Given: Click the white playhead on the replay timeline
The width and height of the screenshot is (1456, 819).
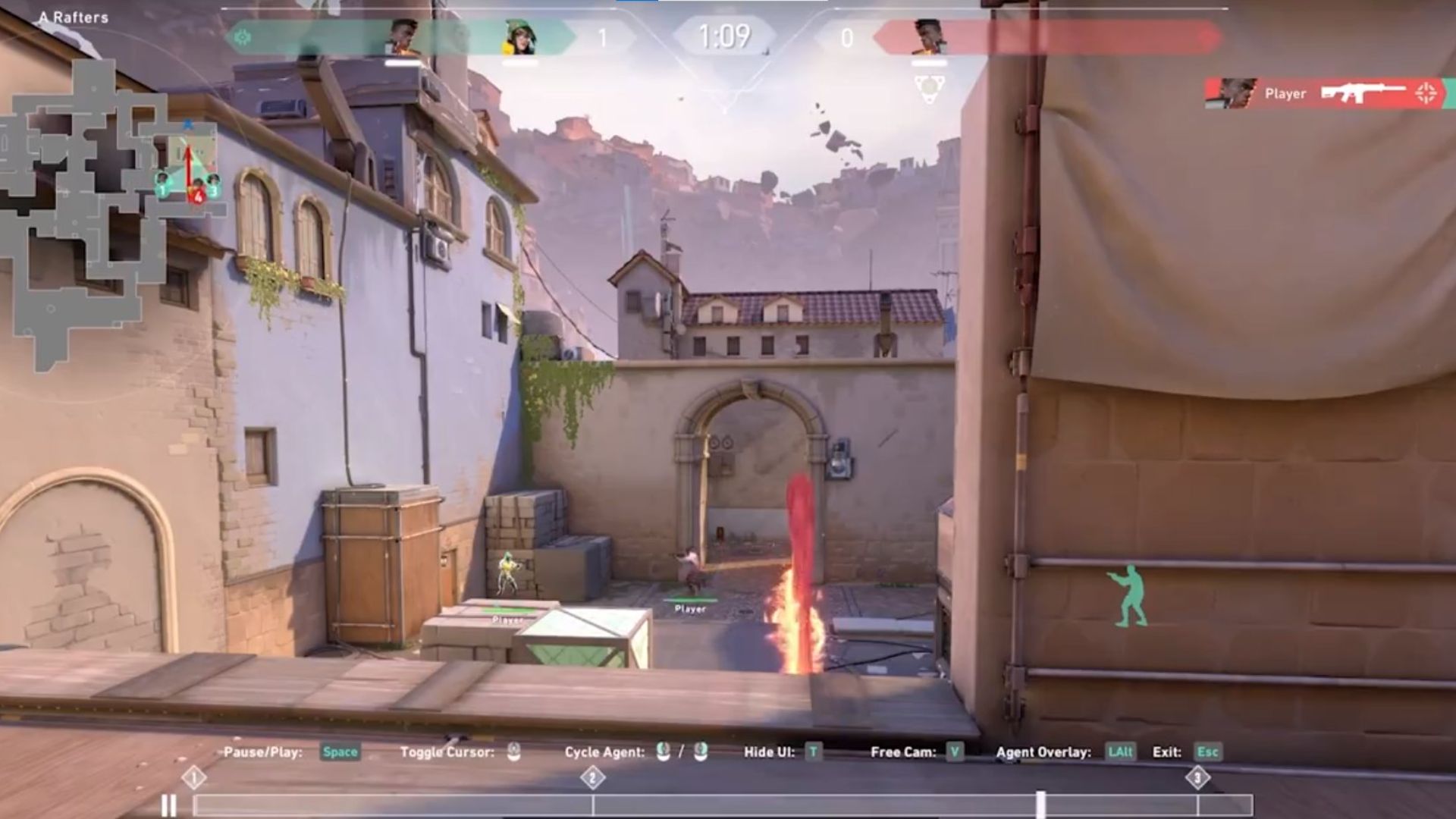Looking at the screenshot, I should coord(1040,805).
